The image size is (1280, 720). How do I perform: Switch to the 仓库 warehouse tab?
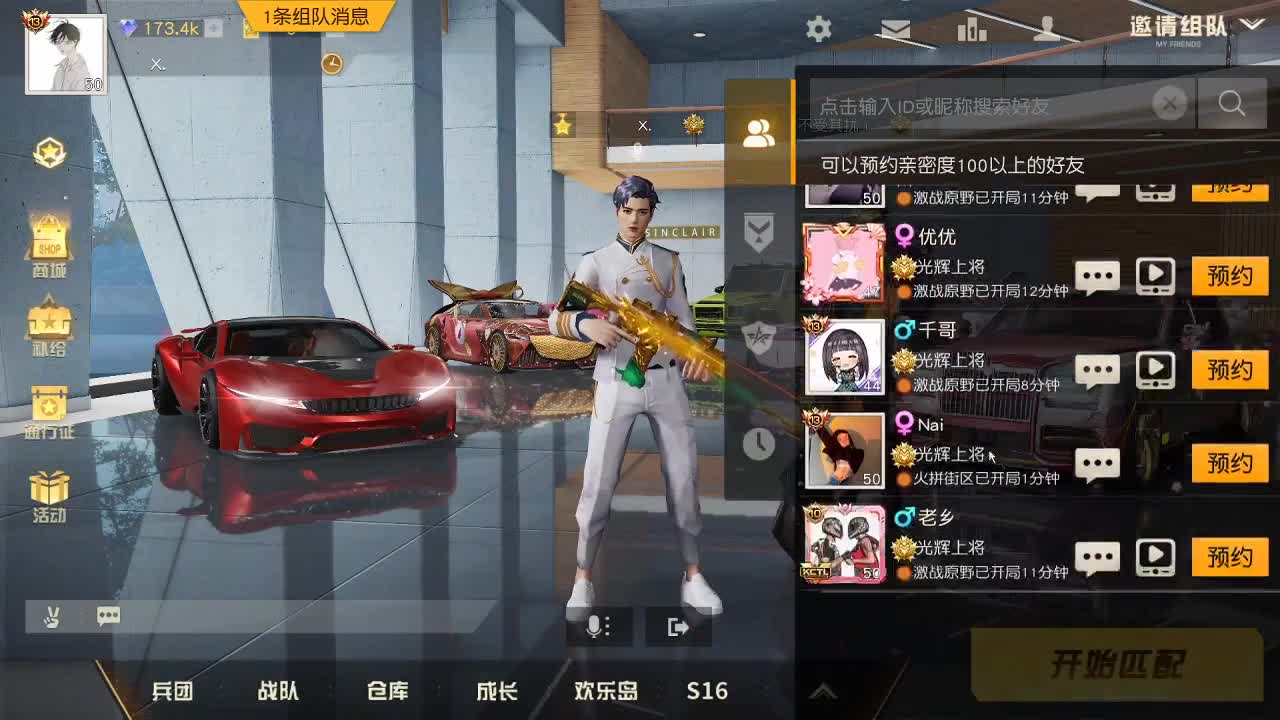tap(386, 690)
